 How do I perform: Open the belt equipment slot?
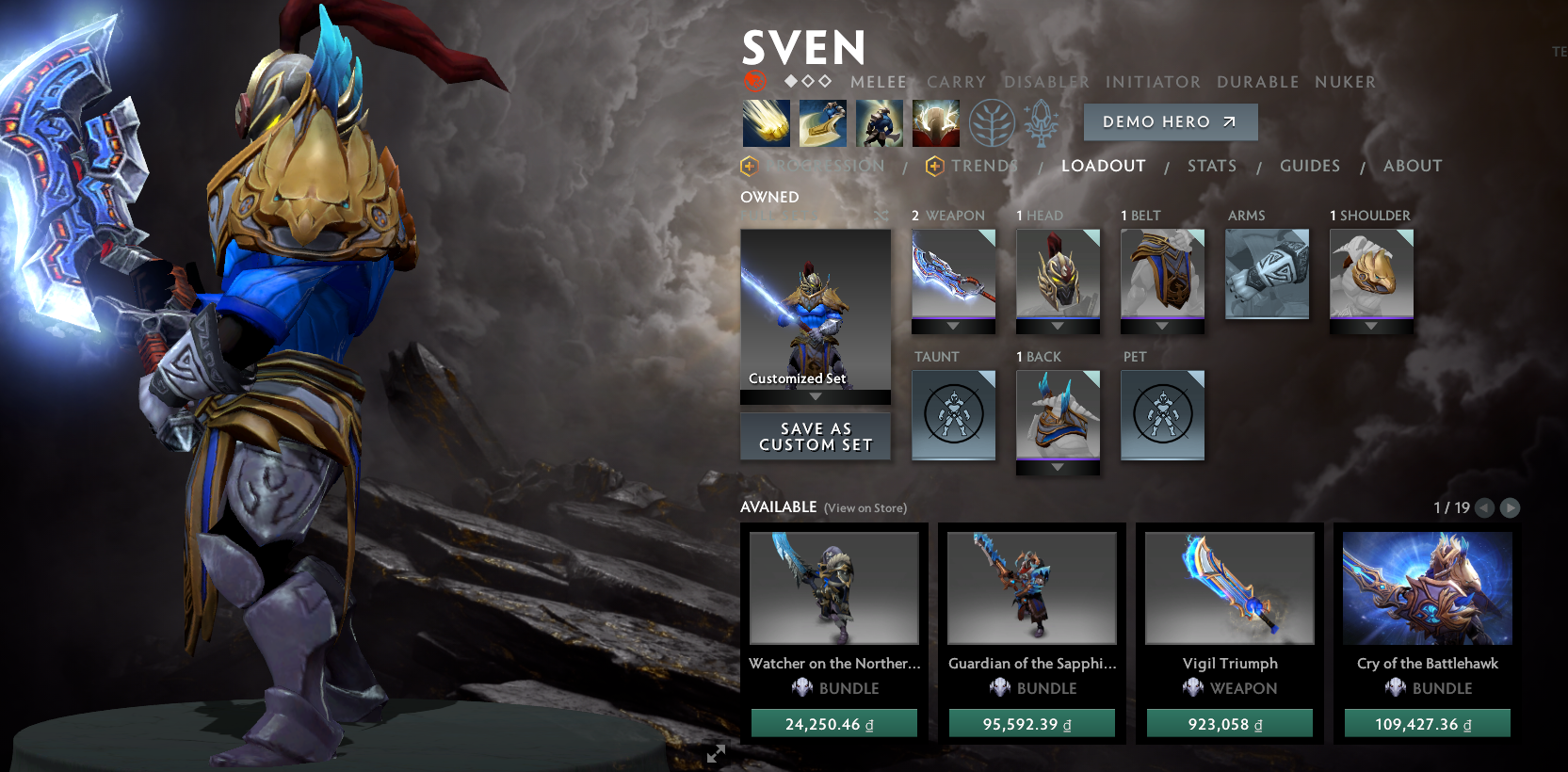point(1162,274)
